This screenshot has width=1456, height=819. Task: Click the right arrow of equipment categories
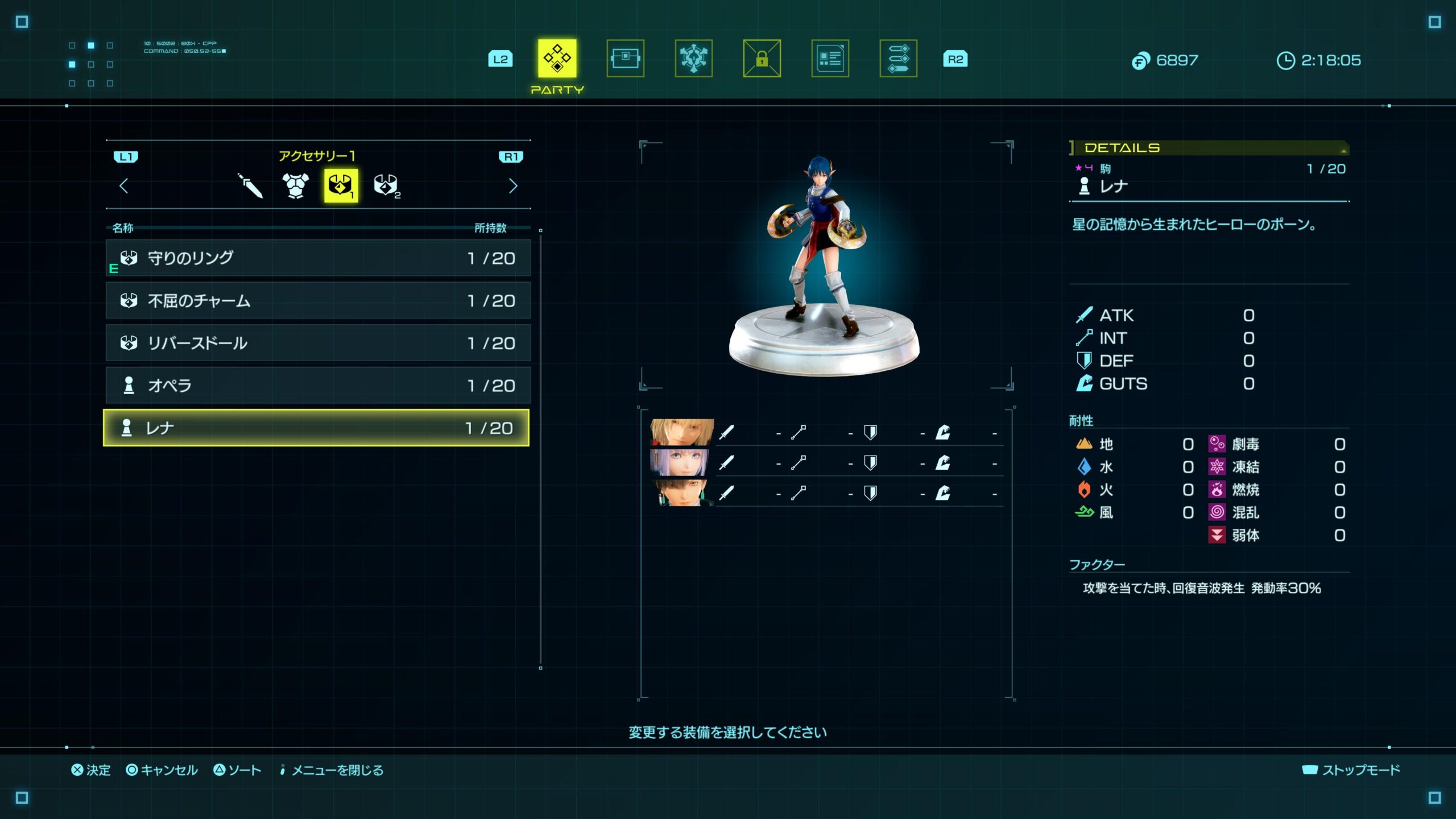coord(512,185)
